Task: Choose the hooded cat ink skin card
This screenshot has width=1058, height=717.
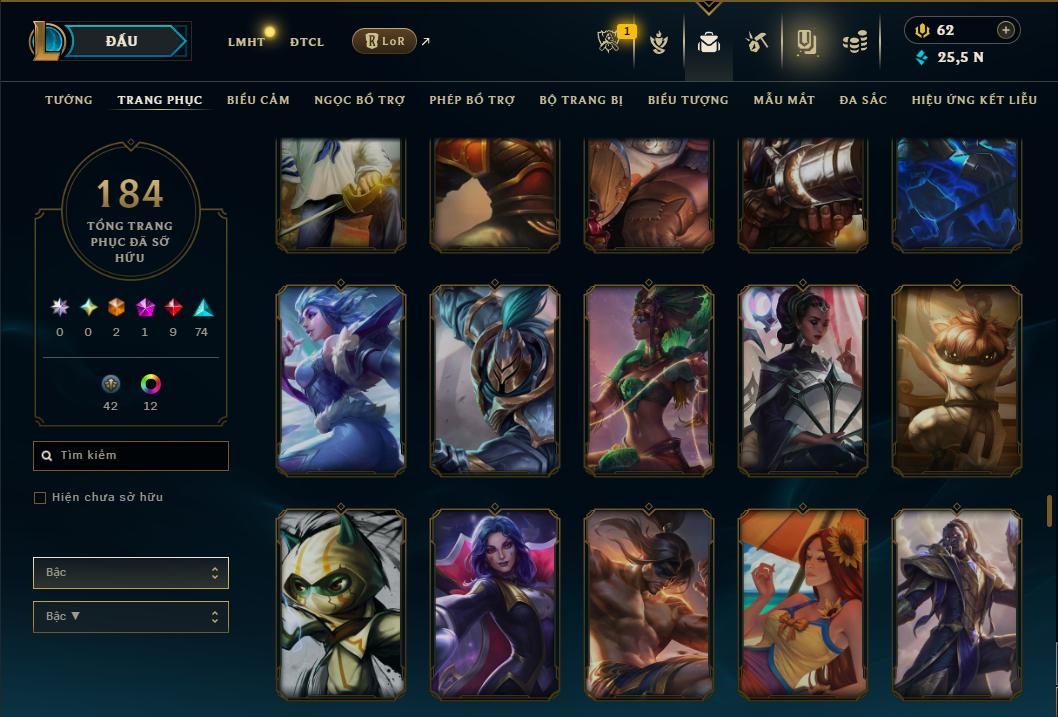Action: (x=341, y=603)
